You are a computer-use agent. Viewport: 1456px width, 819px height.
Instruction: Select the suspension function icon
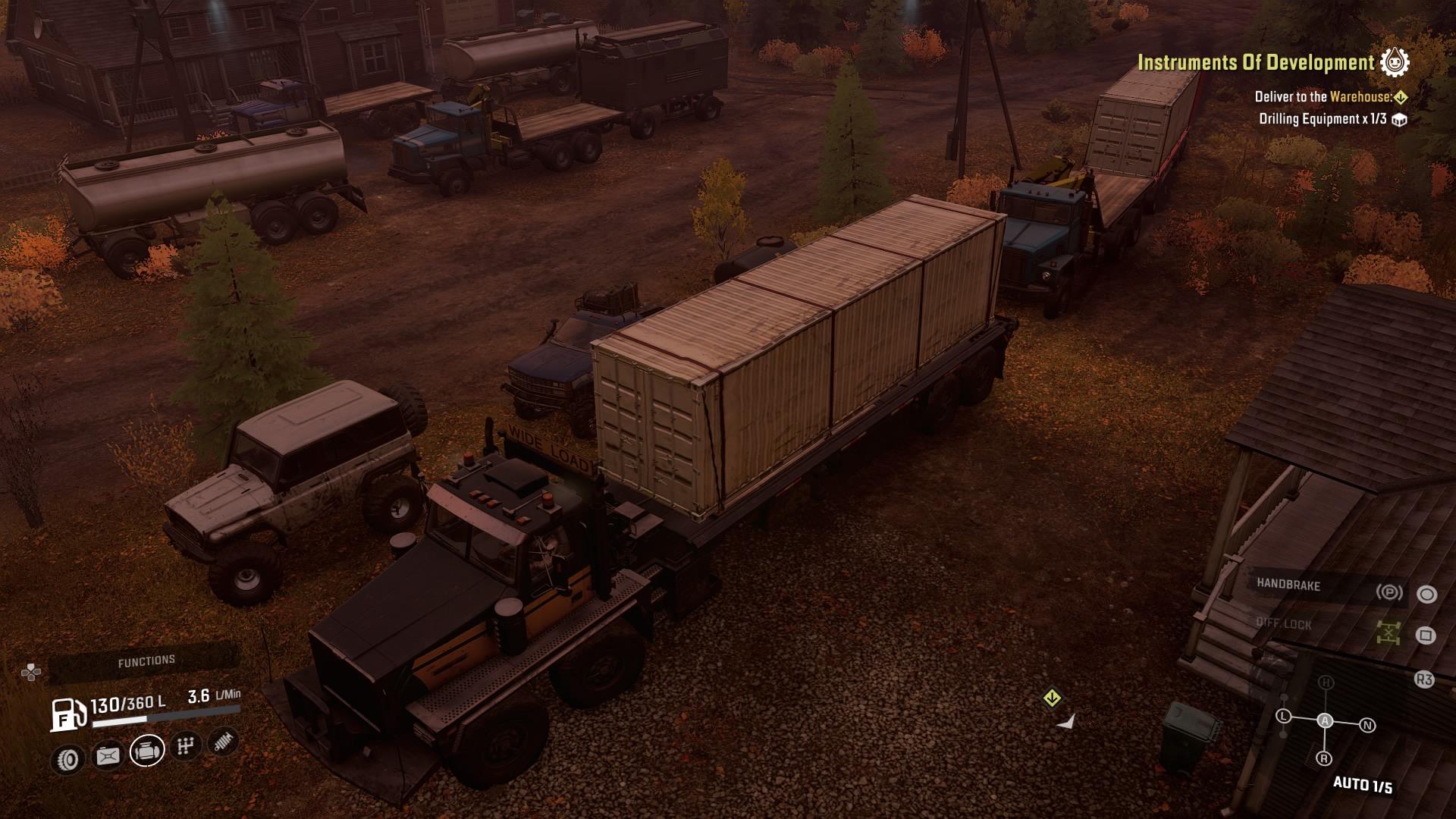pos(223,745)
